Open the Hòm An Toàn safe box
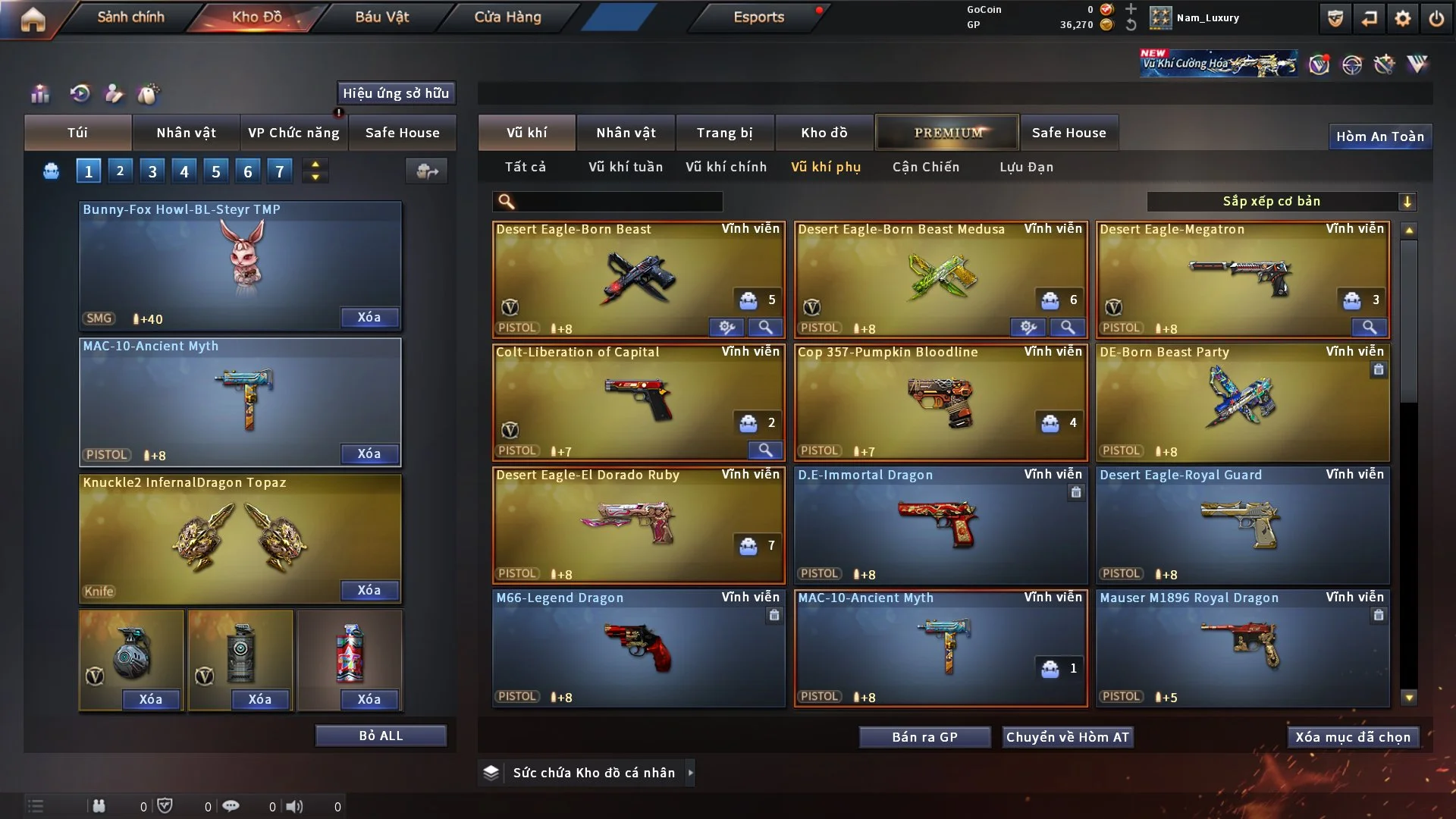This screenshot has width=1456, height=819. click(1379, 136)
